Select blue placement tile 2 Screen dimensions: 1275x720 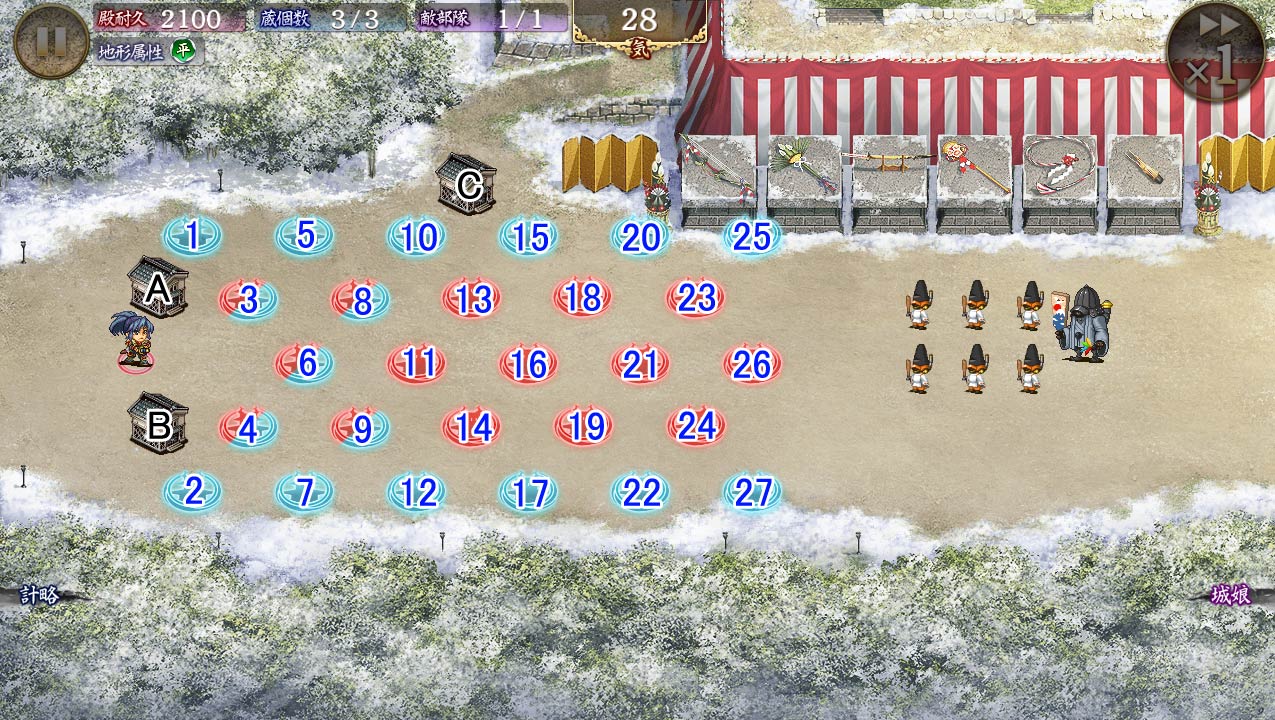point(192,491)
